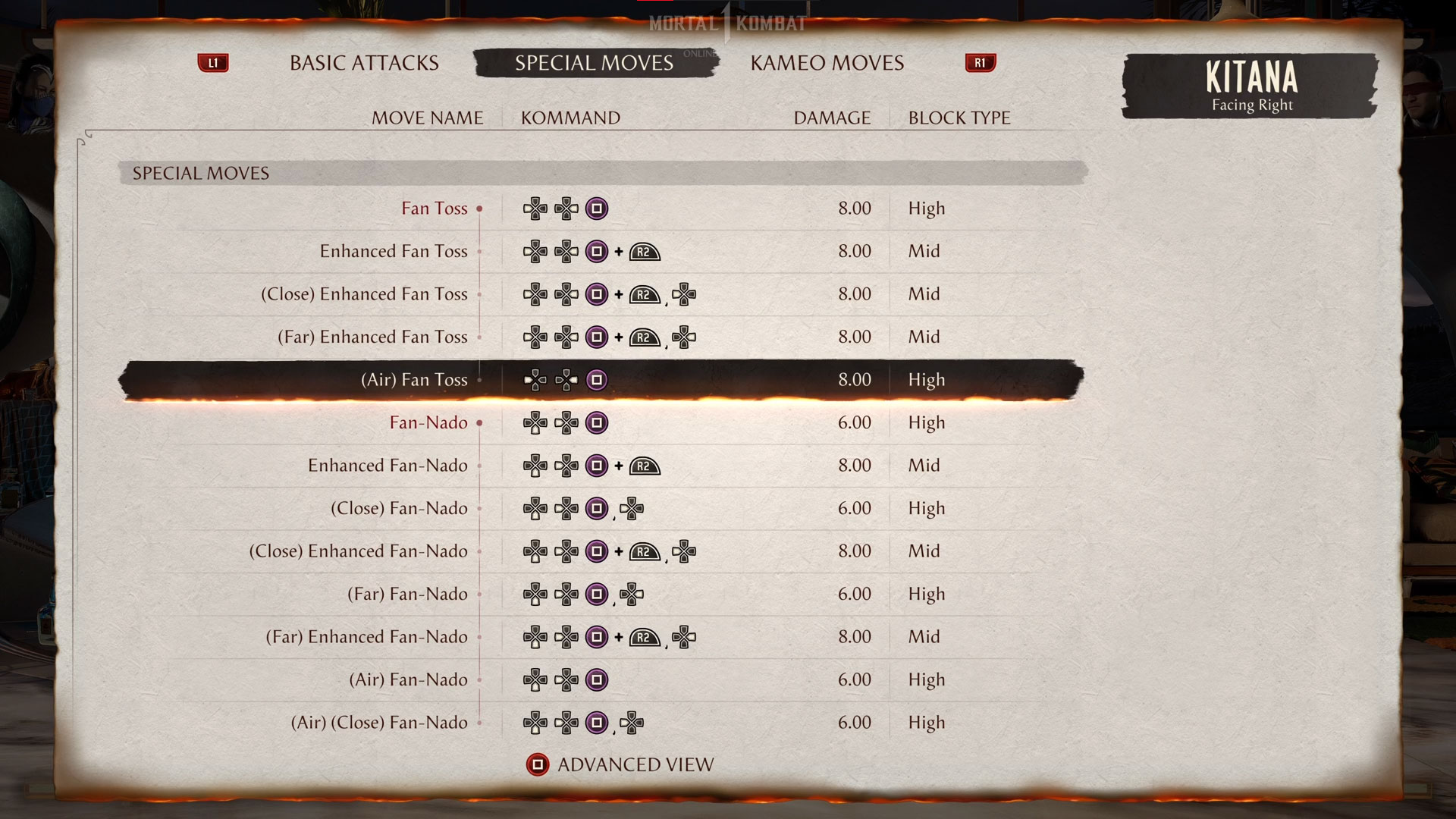
Task: Open the Kameo Moves tab
Action: (x=827, y=63)
